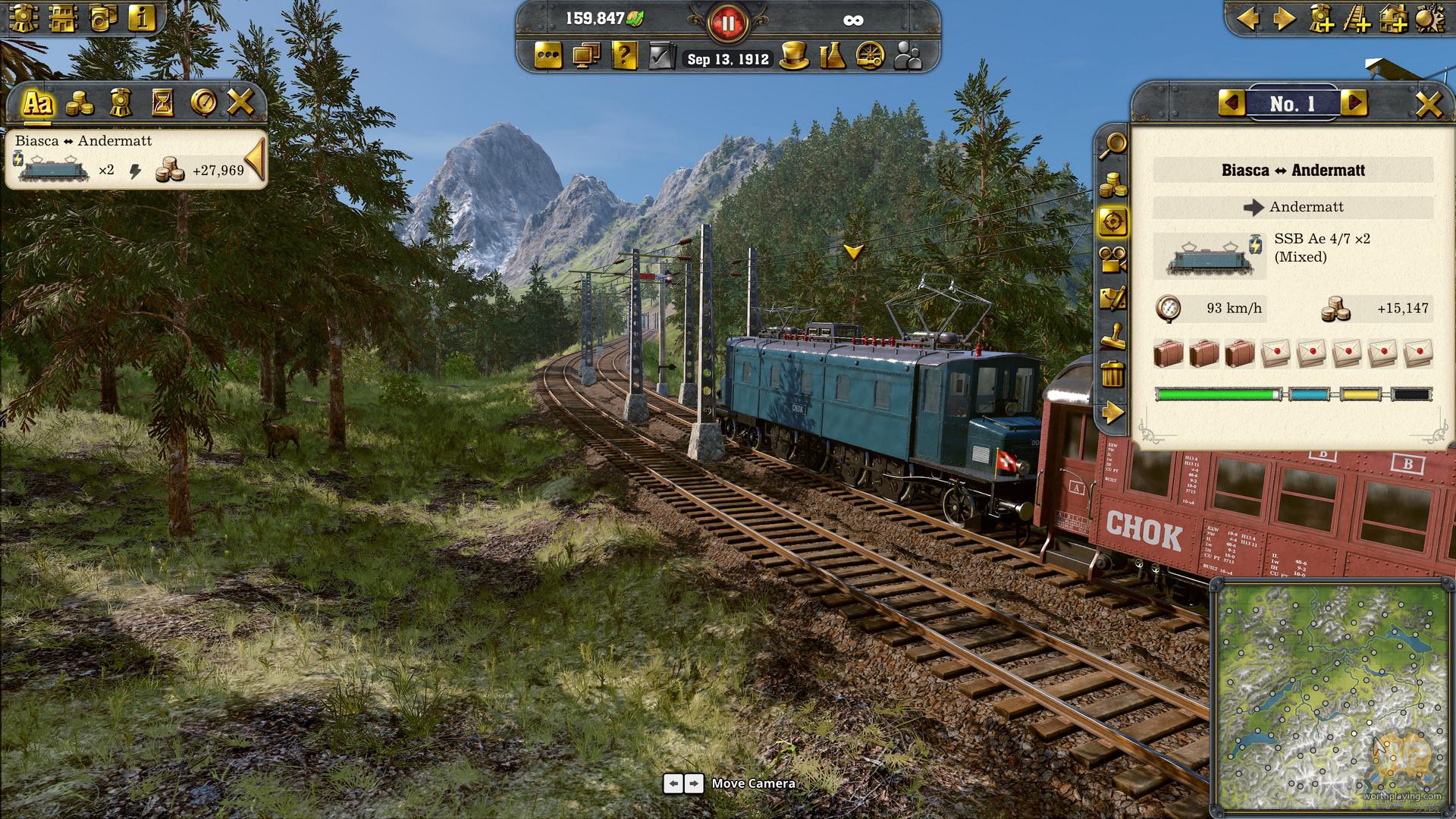Show next train with right arrow
Viewport: 1456px width, 819px height.
pos(1354,103)
